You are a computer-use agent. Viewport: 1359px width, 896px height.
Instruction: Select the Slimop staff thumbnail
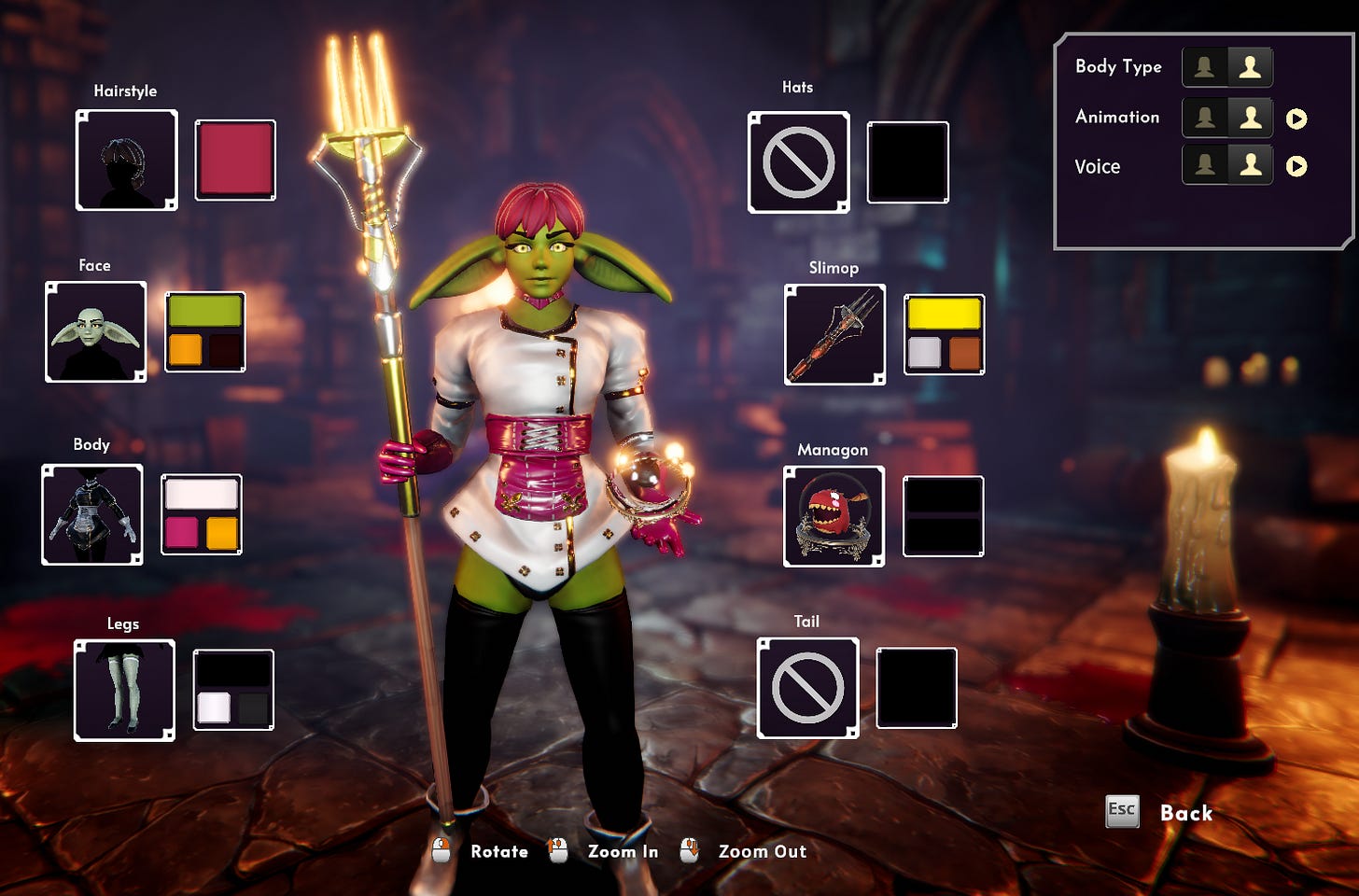[834, 334]
